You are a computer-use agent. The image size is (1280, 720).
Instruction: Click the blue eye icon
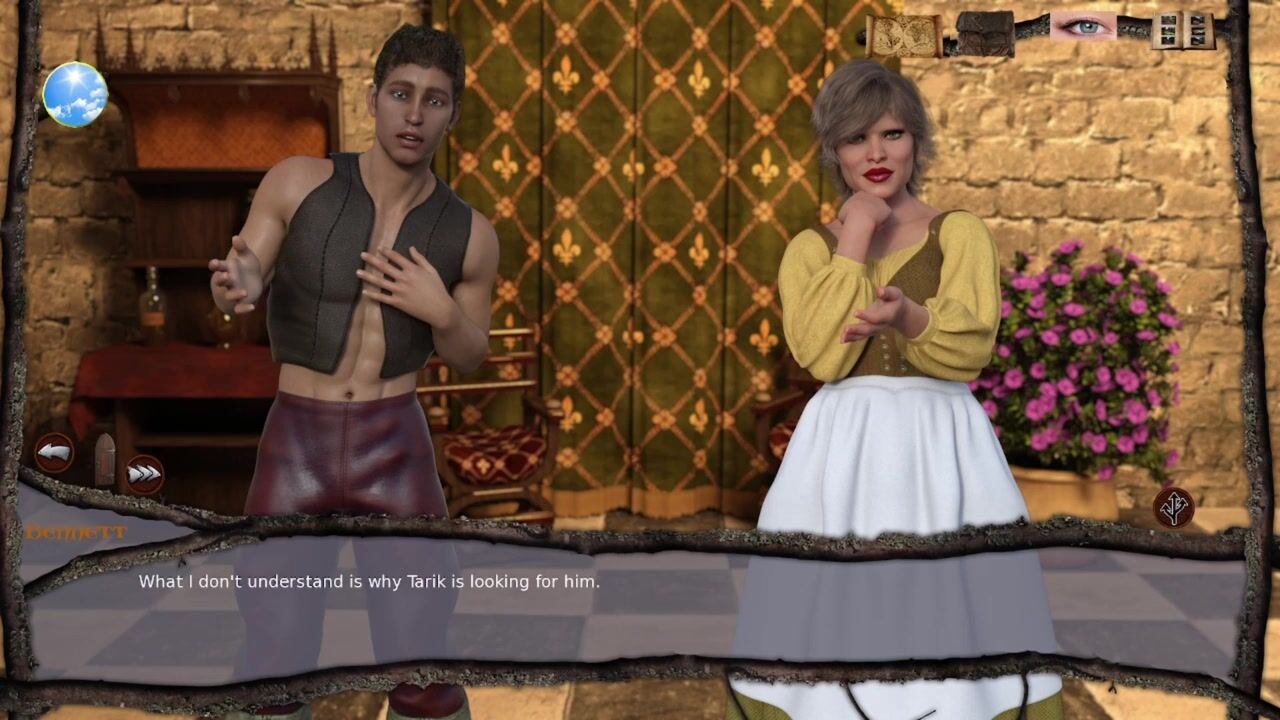tap(1083, 27)
